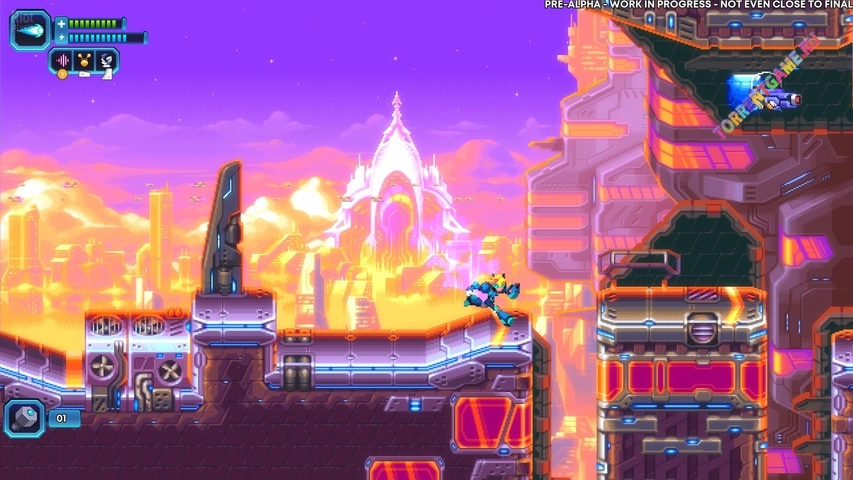The width and height of the screenshot is (853, 480).
Task: Click the hex bolt nut currency icon
Action: coord(24,418)
